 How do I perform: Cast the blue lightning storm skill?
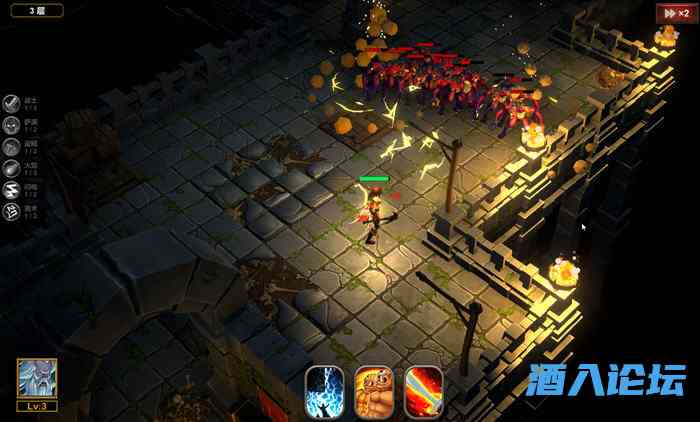tap(324, 390)
